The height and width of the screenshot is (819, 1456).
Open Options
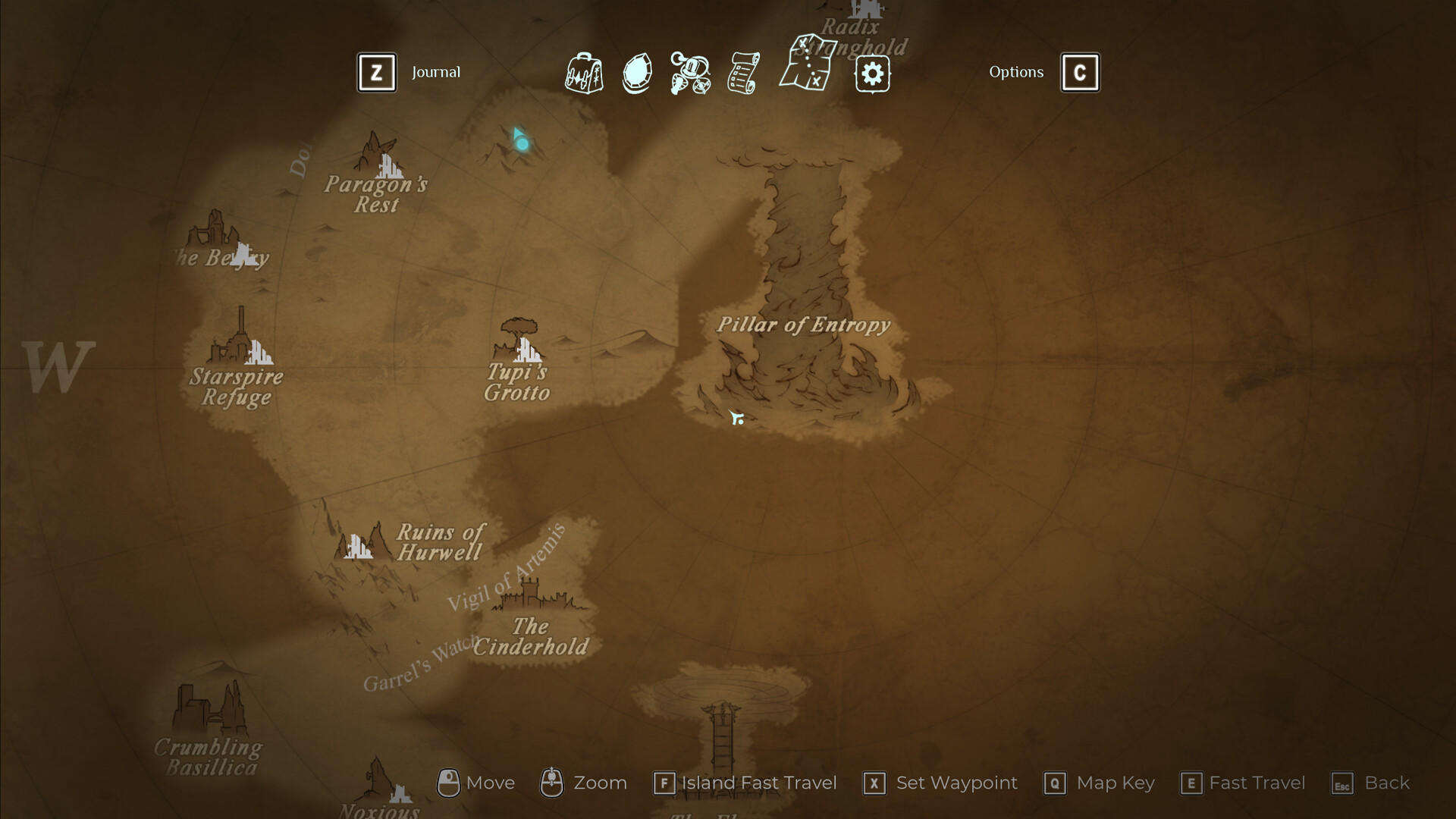(x=1016, y=72)
